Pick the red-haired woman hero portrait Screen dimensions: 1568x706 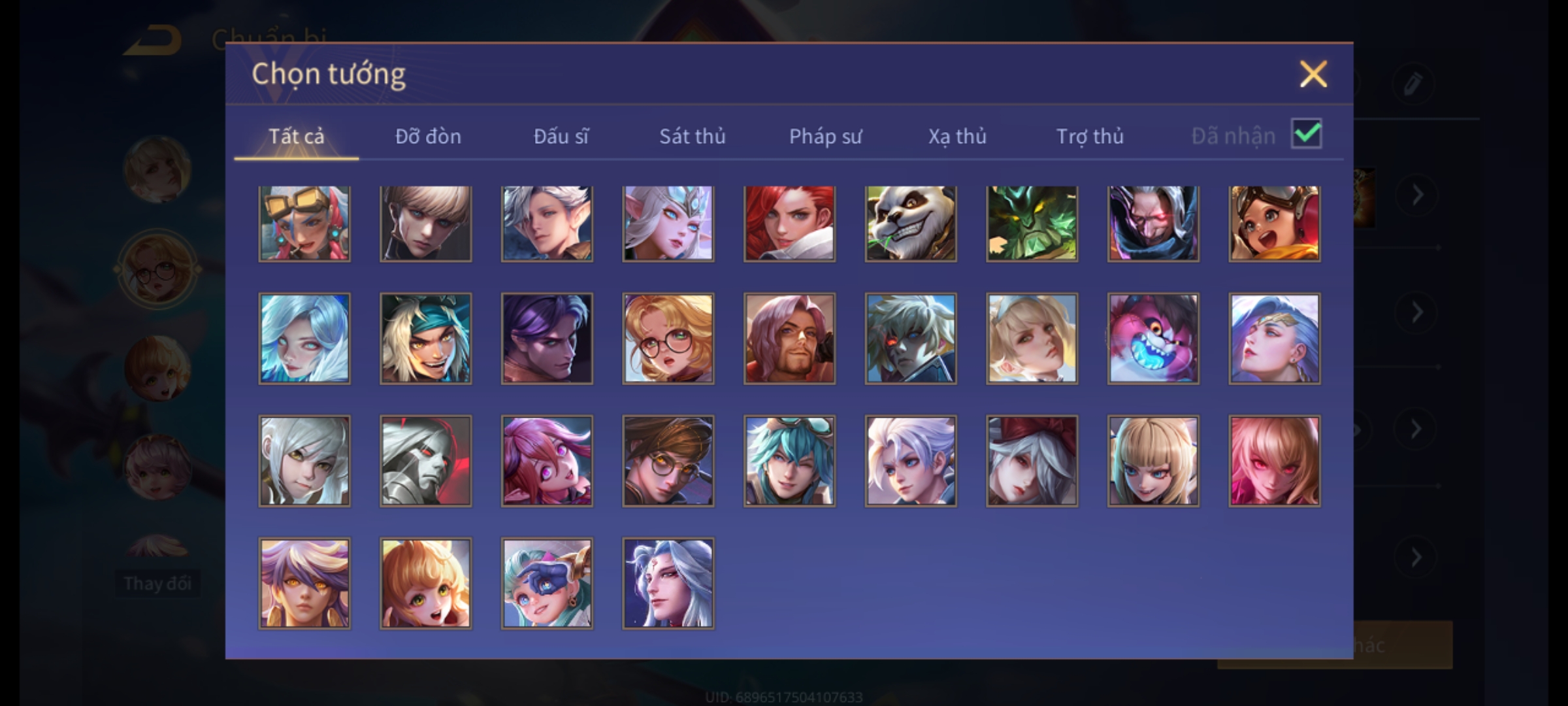tap(789, 224)
